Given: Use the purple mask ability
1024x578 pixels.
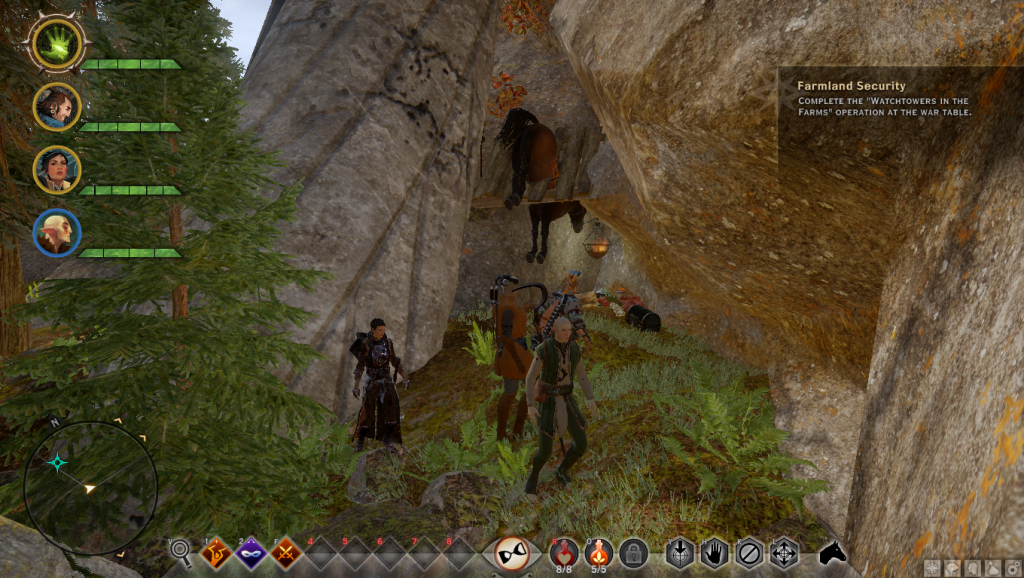Looking at the screenshot, I should [x=251, y=552].
